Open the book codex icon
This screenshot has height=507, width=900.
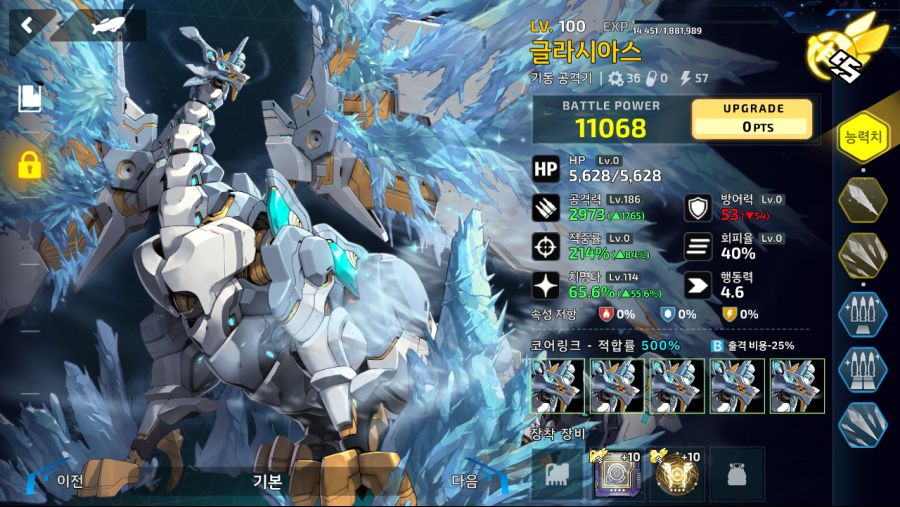click(x=29, y=98)
